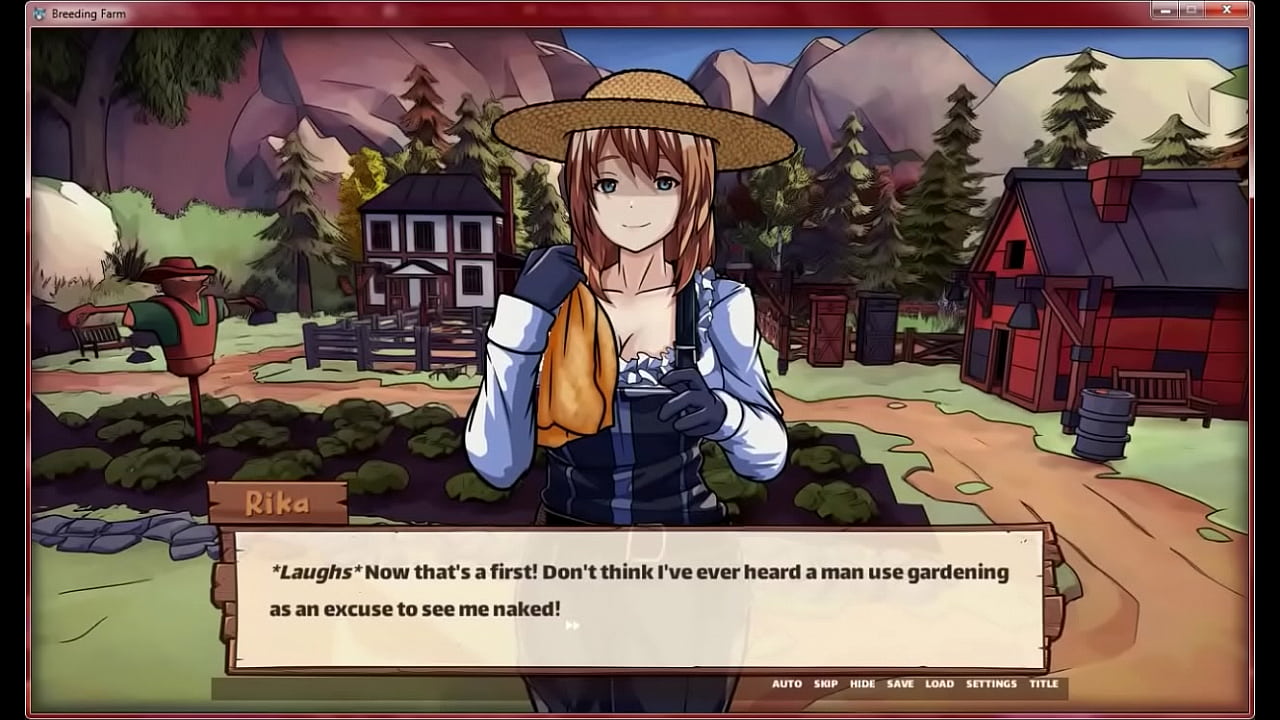1280x720 pixels.
Task: Open the SETTINGS menu
Action: 991,684
